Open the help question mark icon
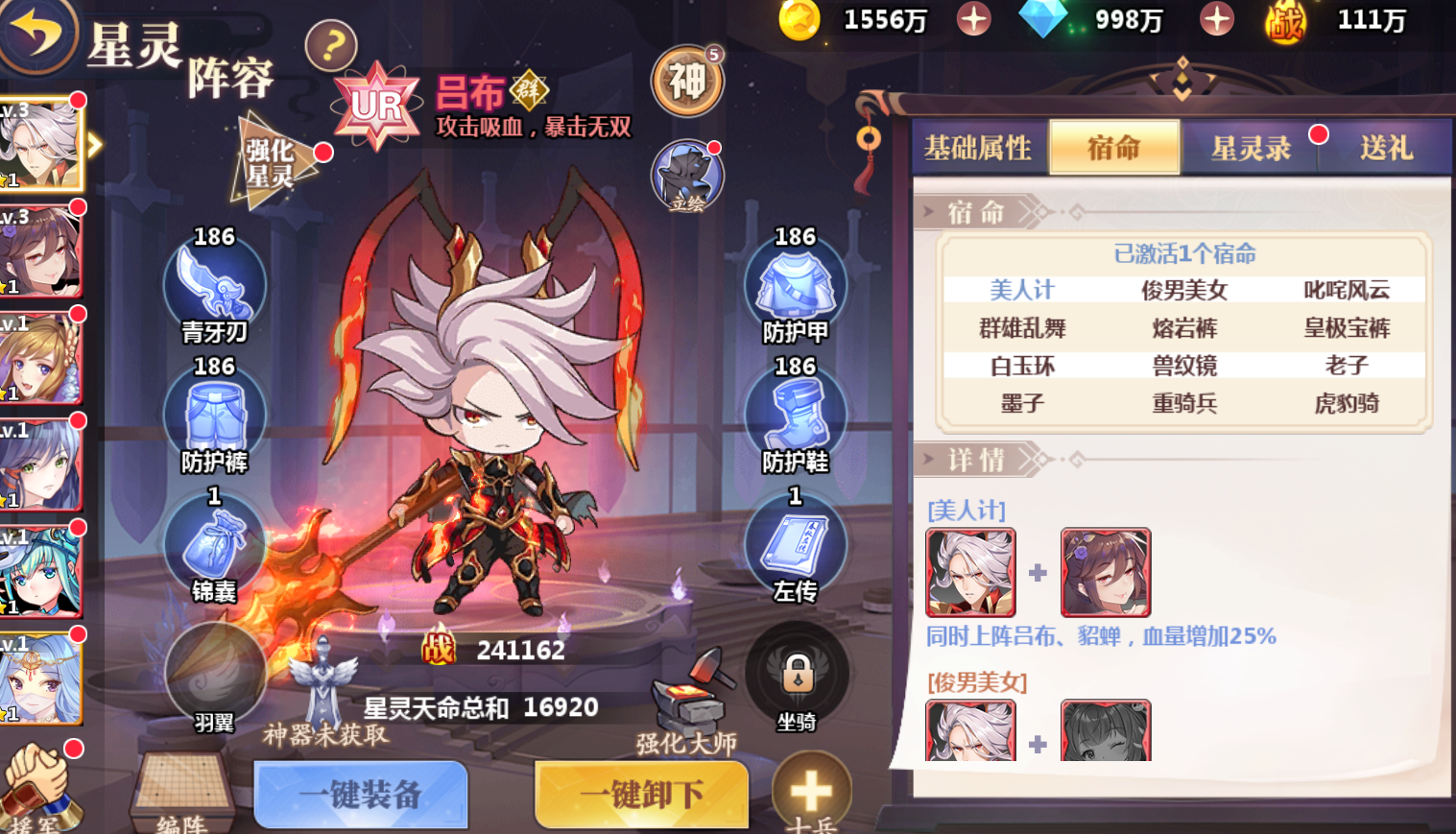This screenshot has height=834, width=1456. [x=330, y=45]
